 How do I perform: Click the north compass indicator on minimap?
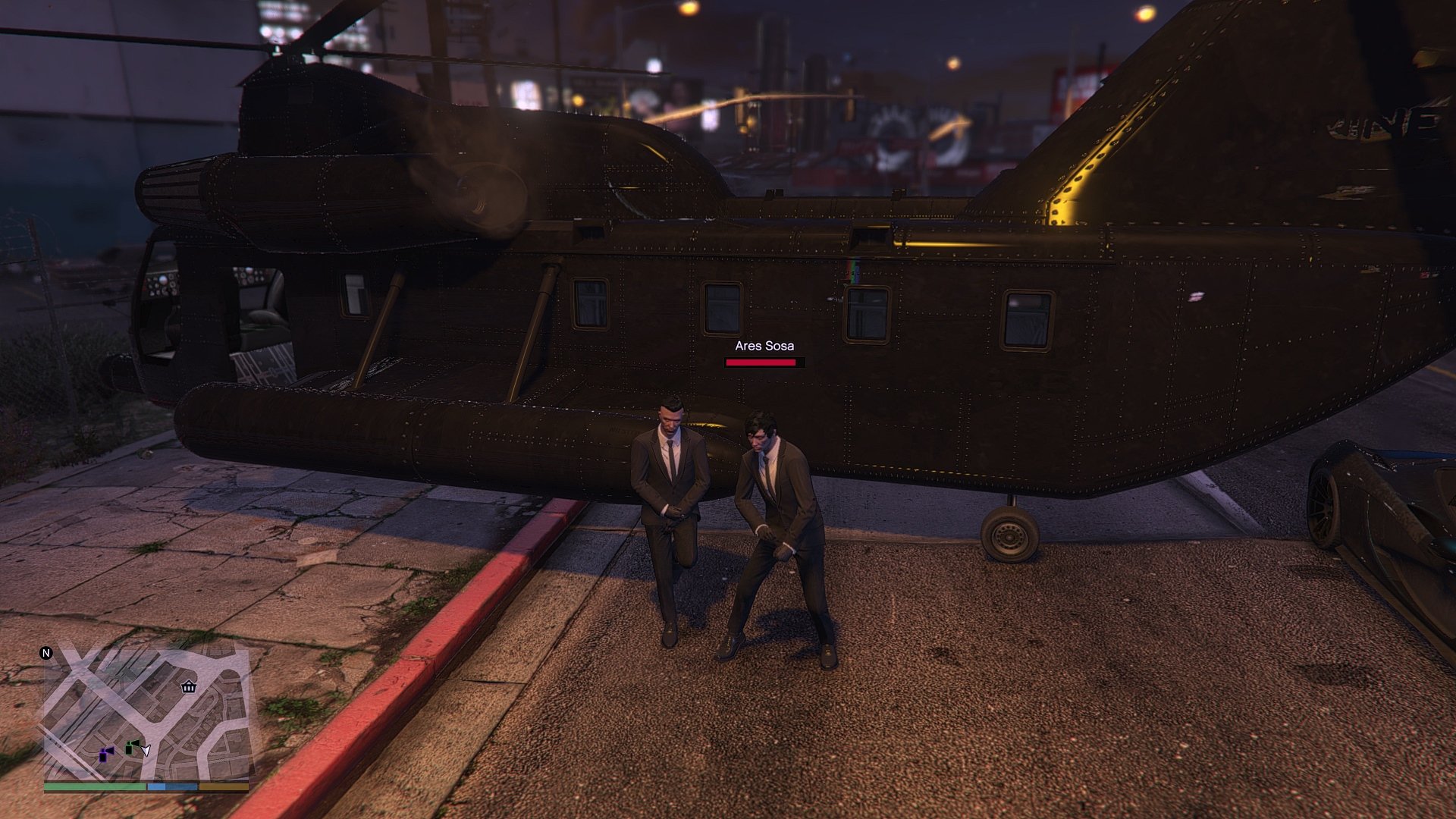pyautogui.click(x=46, y=653)
